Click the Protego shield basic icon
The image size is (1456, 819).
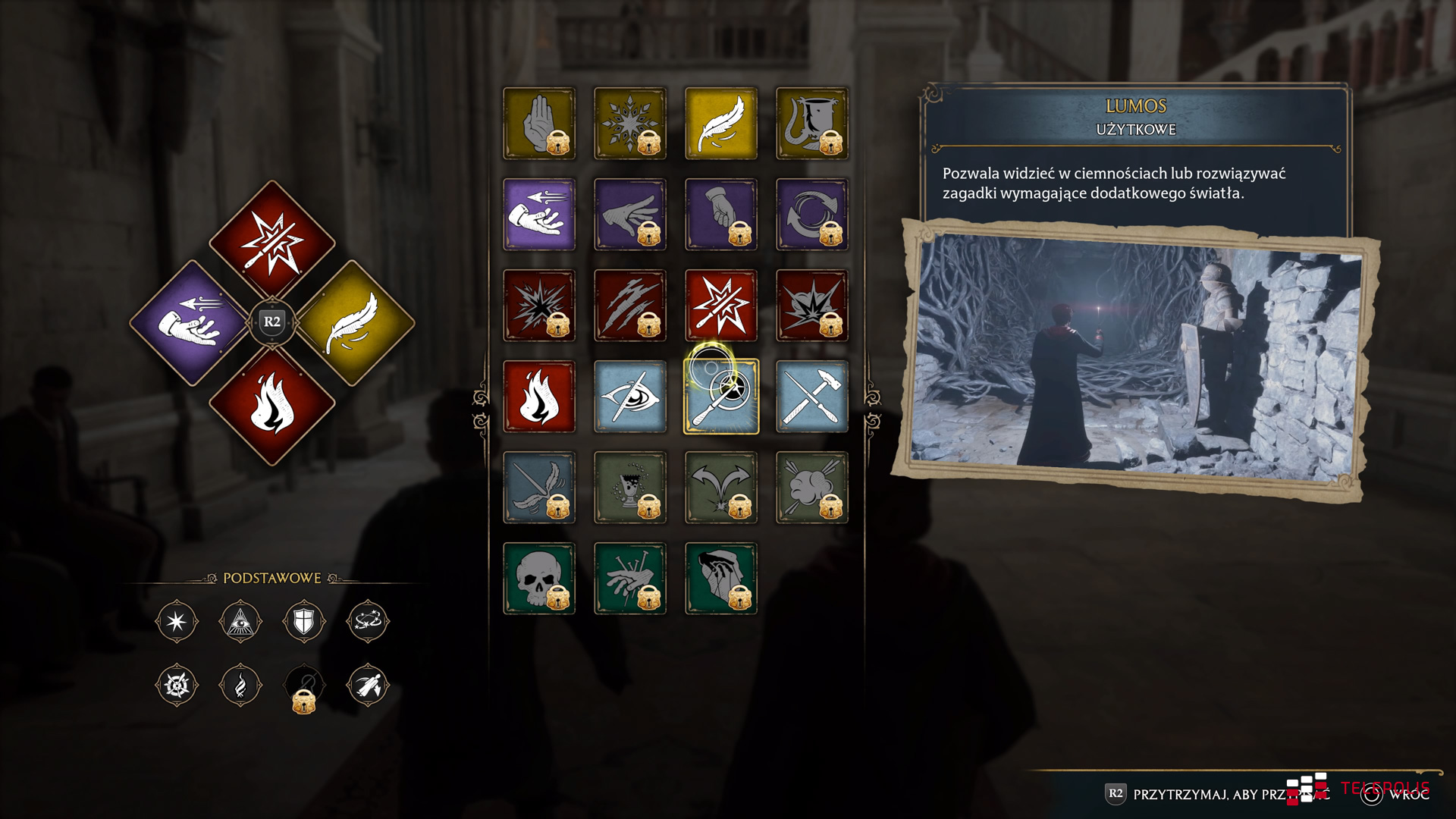click(x=304, y=622)
